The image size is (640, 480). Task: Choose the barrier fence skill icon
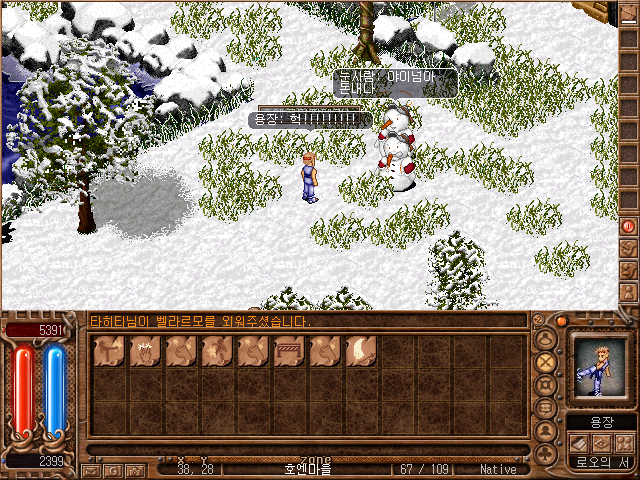click(288, 351)
